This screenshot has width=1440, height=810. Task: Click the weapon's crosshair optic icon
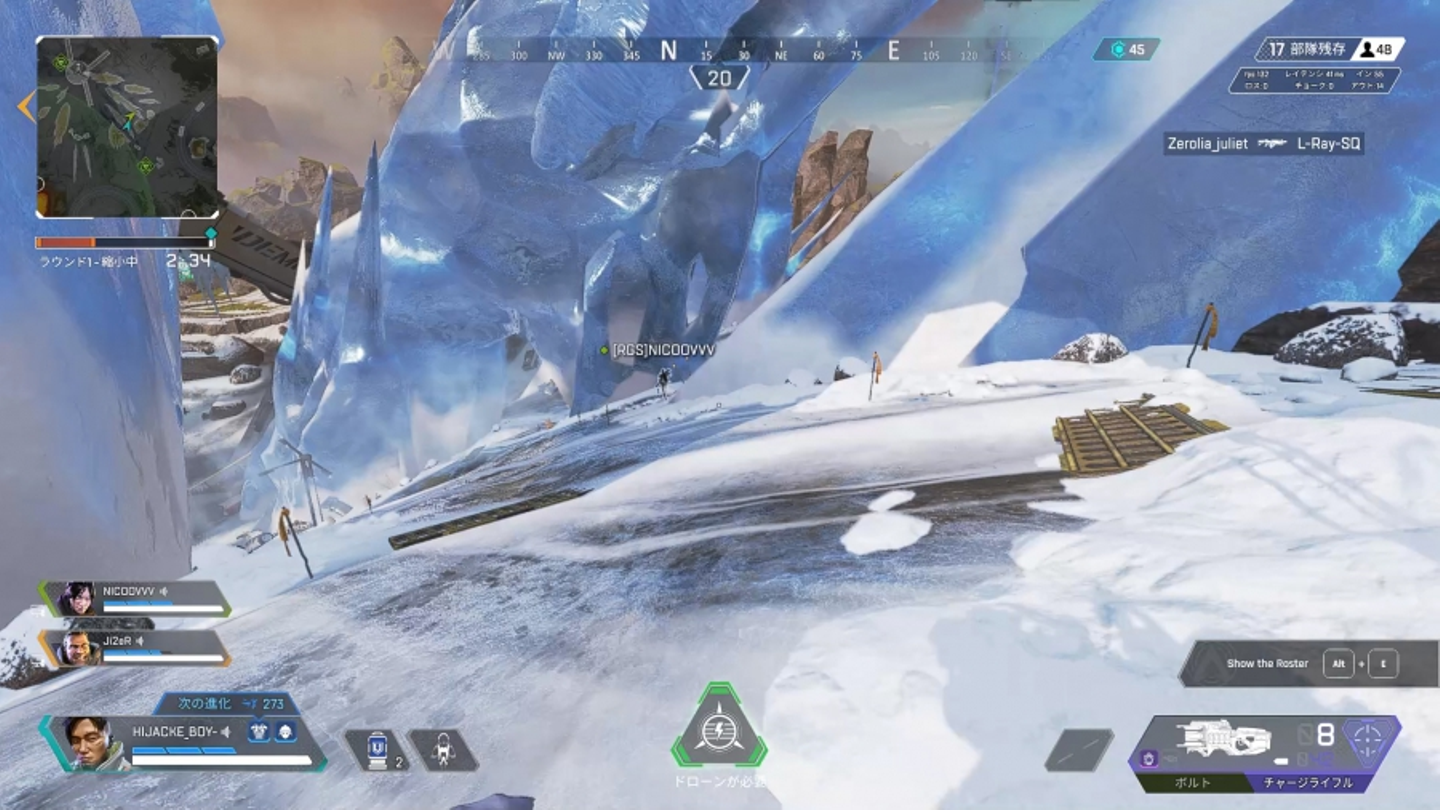pos(1369,741)
